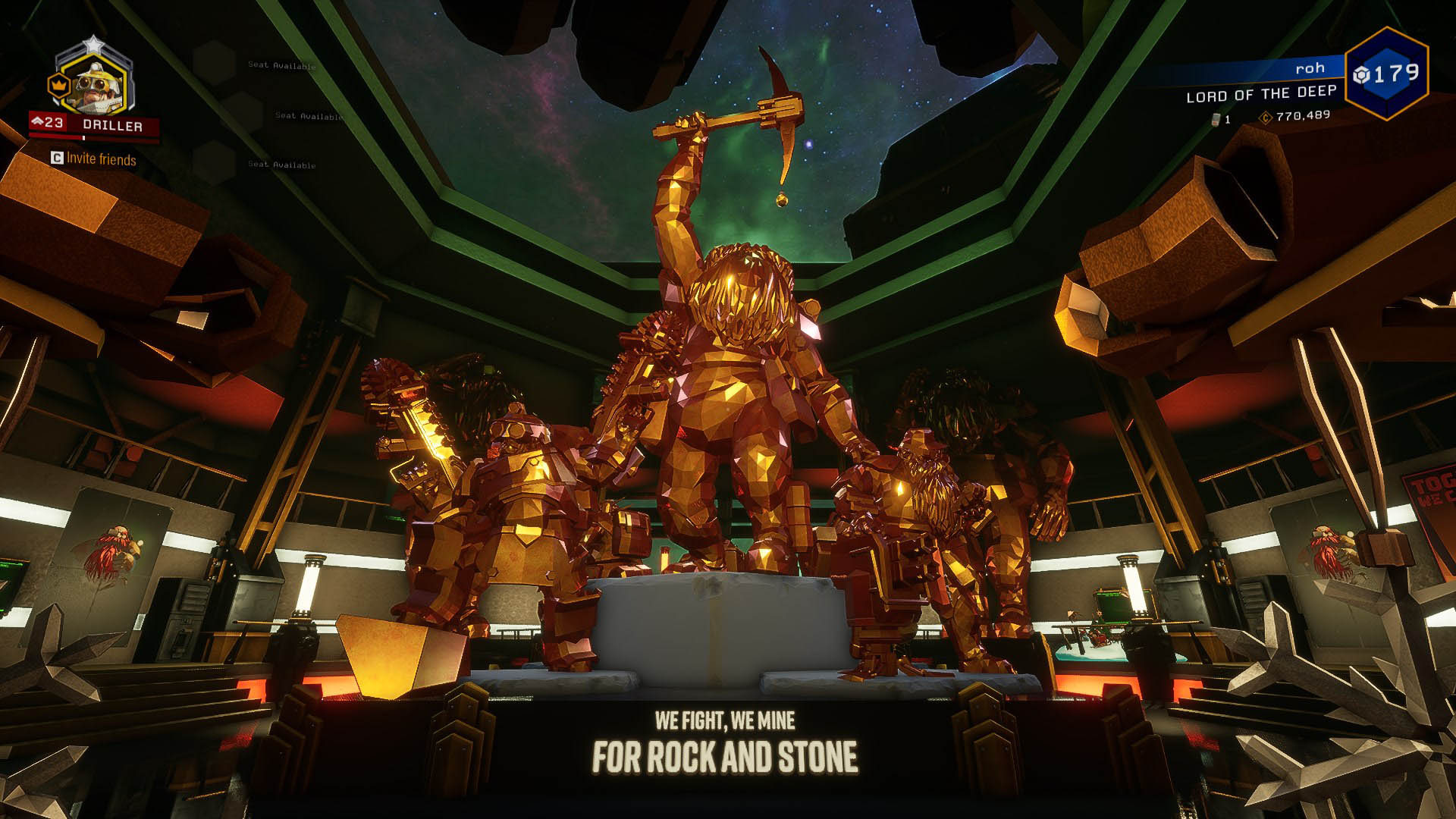
Task: Claim the first Seat Available slot
Action: tap(282, 65)
